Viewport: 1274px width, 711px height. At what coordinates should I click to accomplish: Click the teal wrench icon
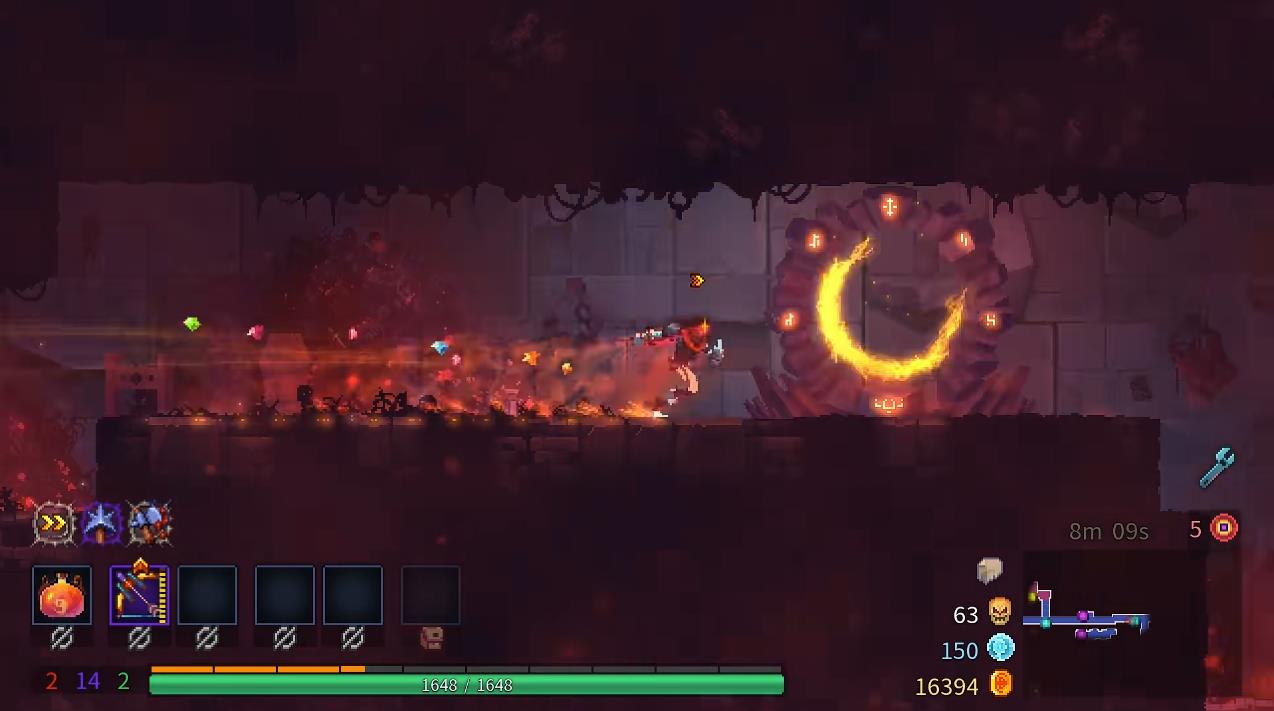(1217, 467)
